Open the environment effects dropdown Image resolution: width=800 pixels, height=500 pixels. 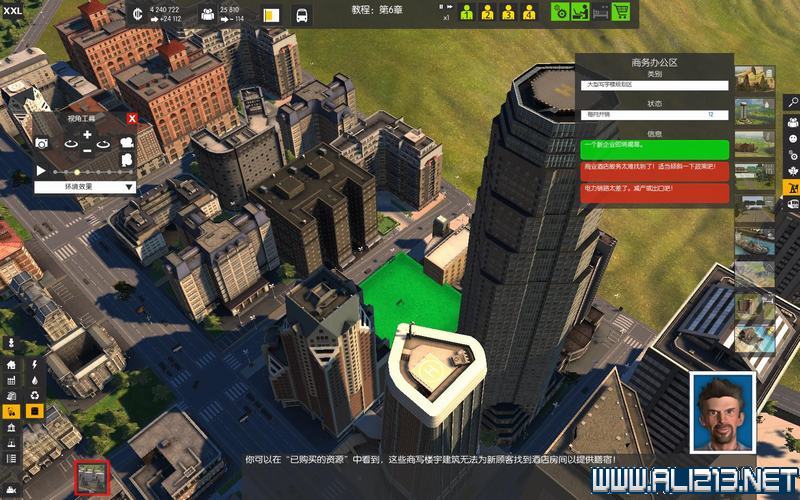(84, 186)
